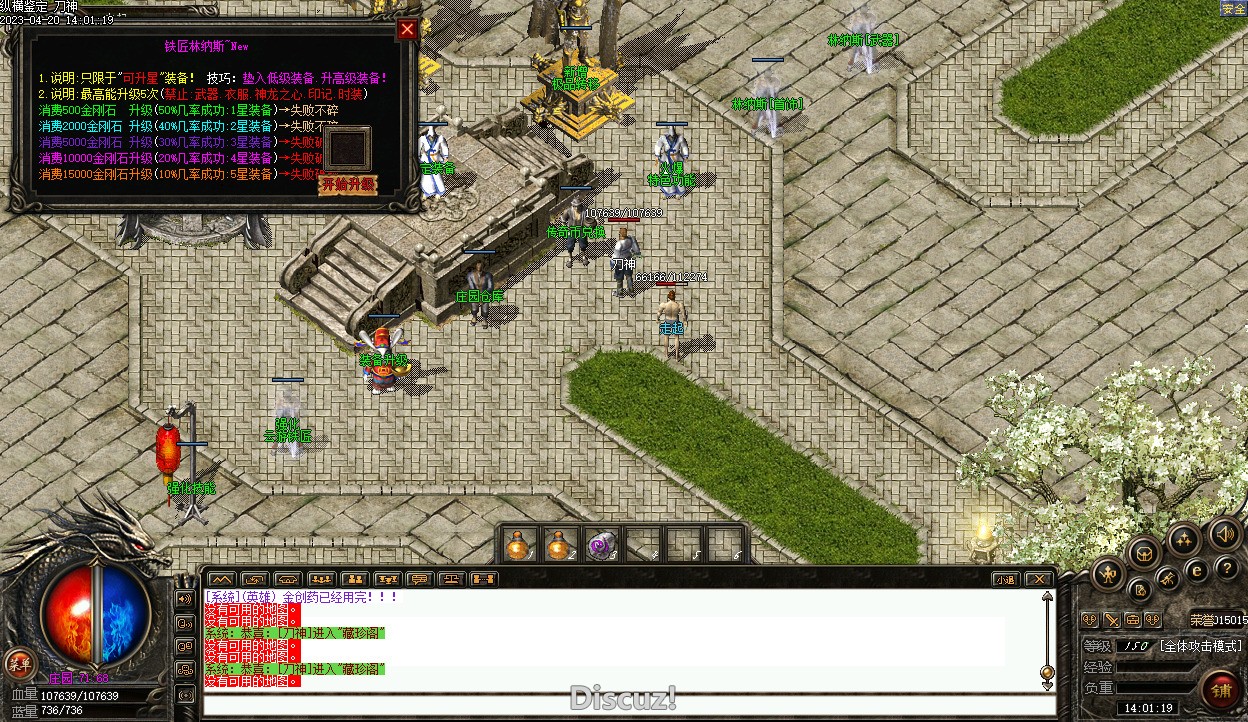The image size is (1248, 722).
Task: Select the mountain-shaped chat channel tab
Action: click(221, 579)
